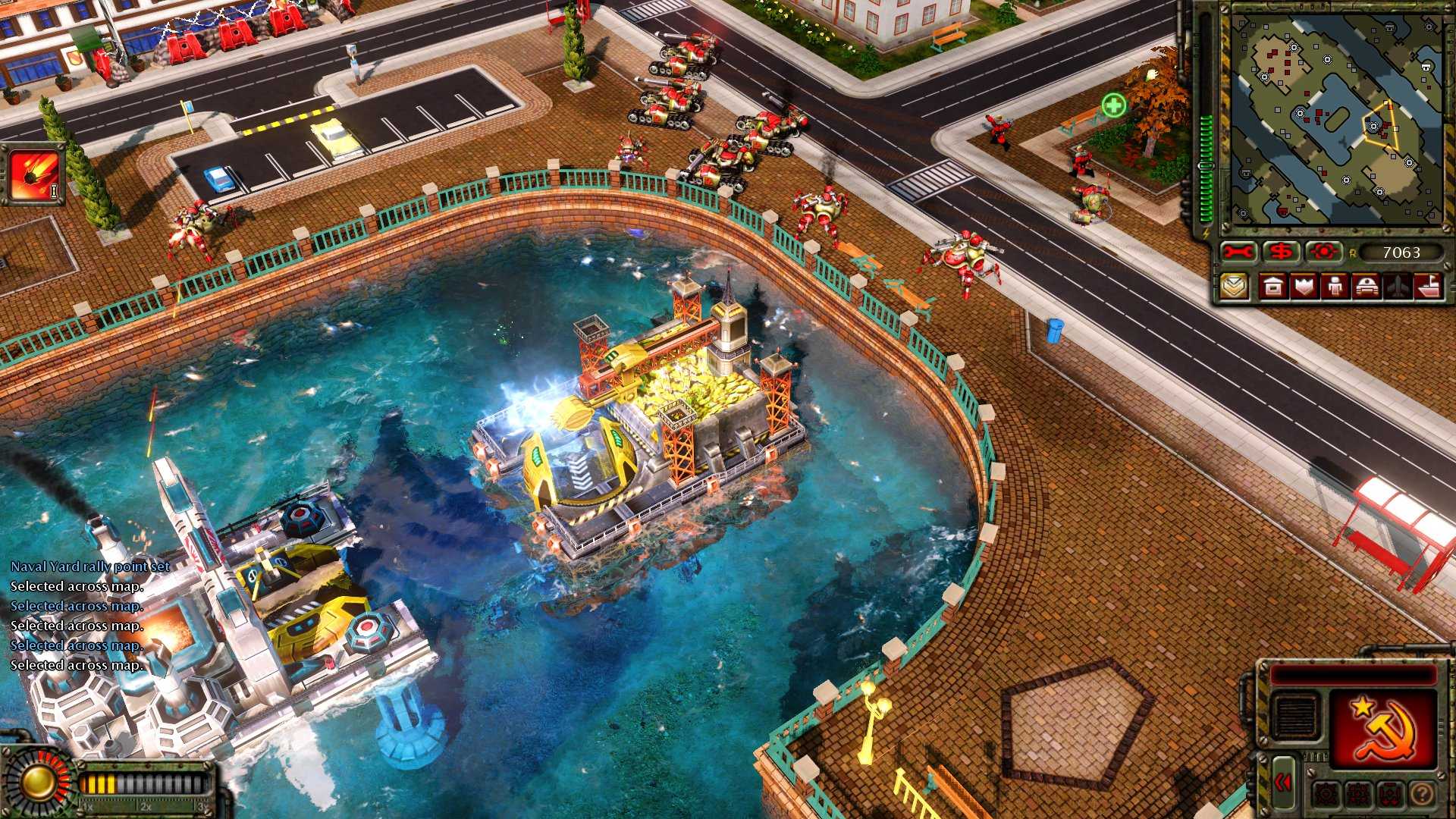
Task: Open the vehicles tank tab
Action: click(1366, 287)
